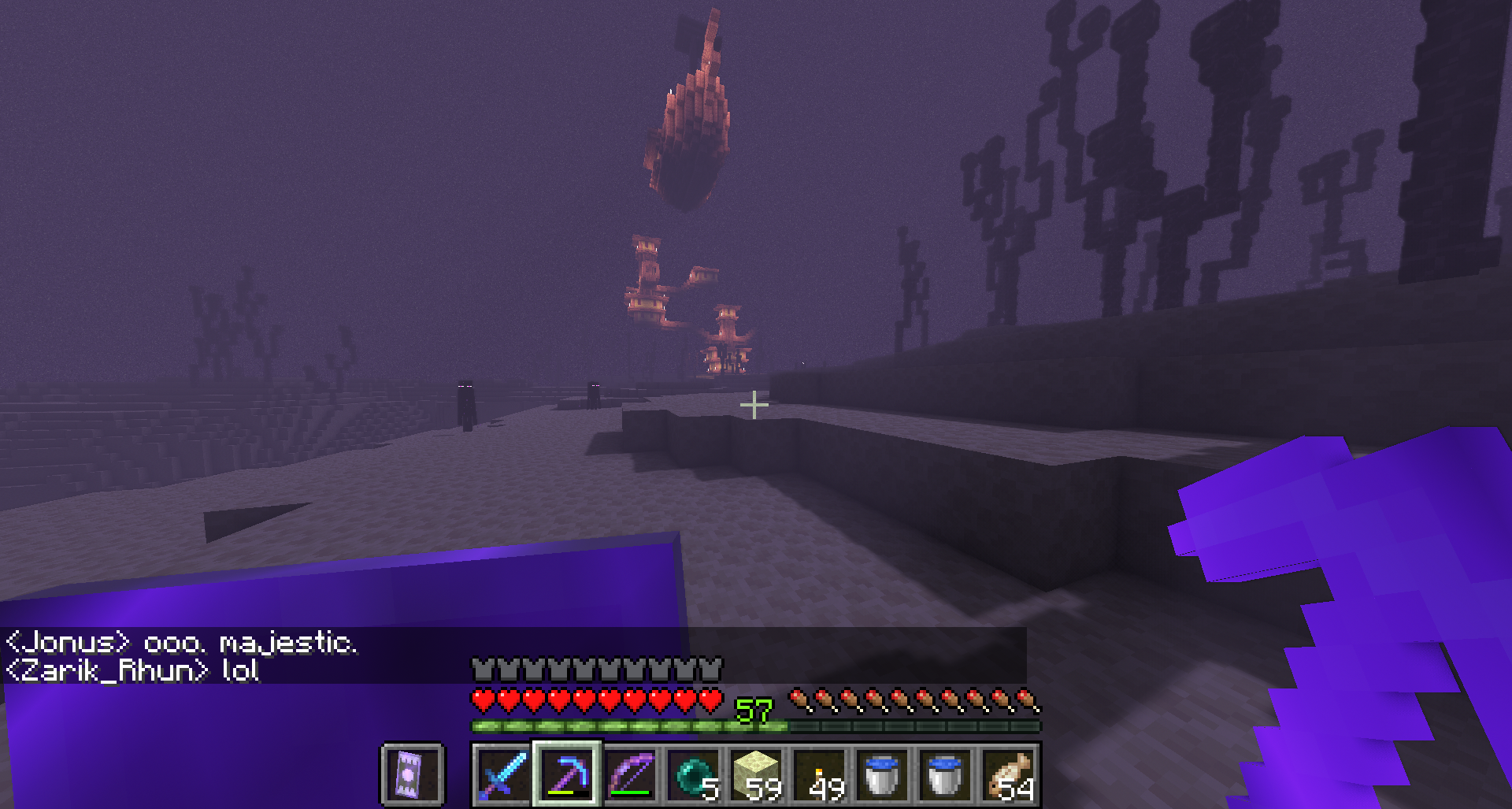
Task: Select the torch stack of 49
Action: pos(819,774)
